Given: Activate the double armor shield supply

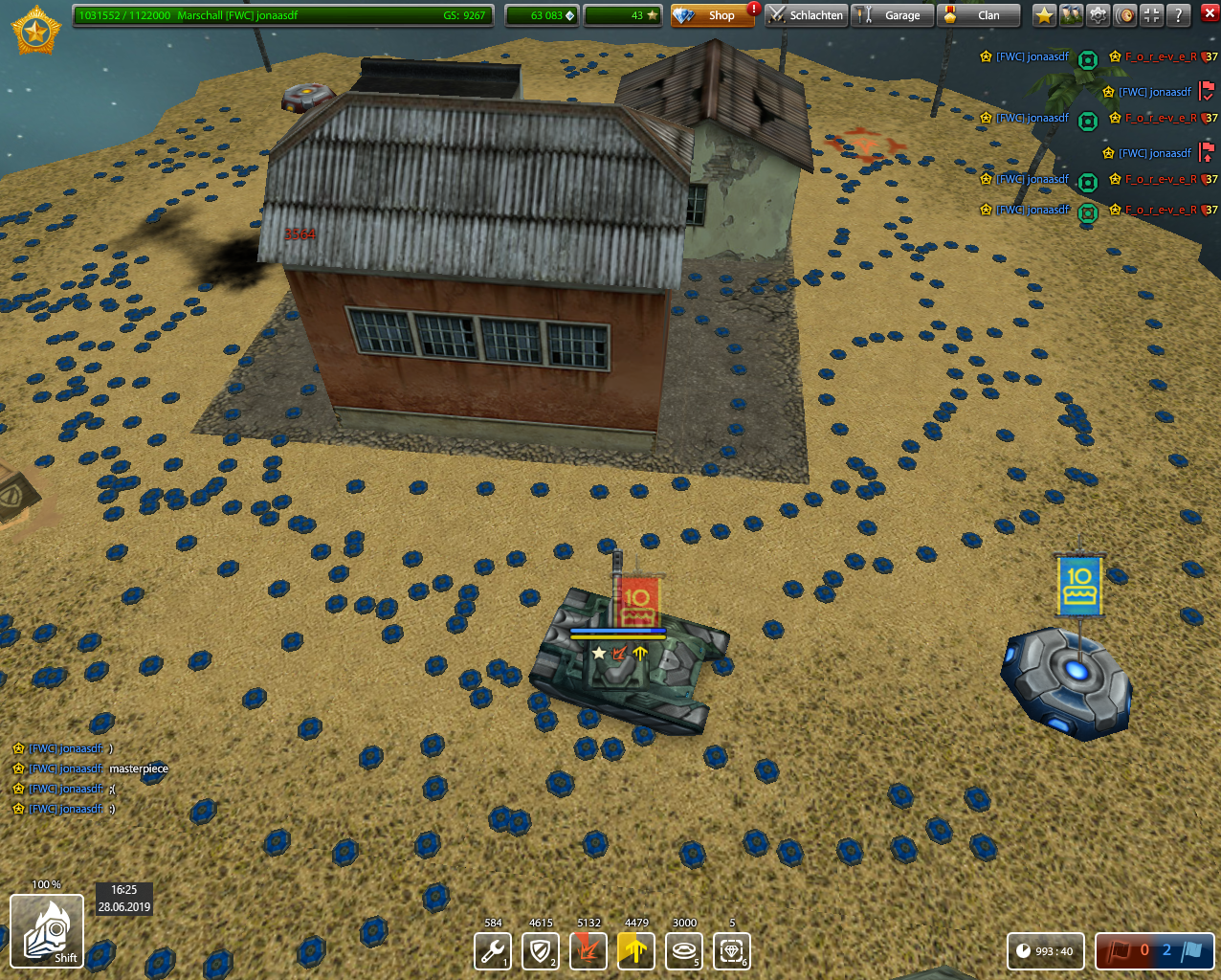Looking at the screenshot, I should click(x=541, y=951).
